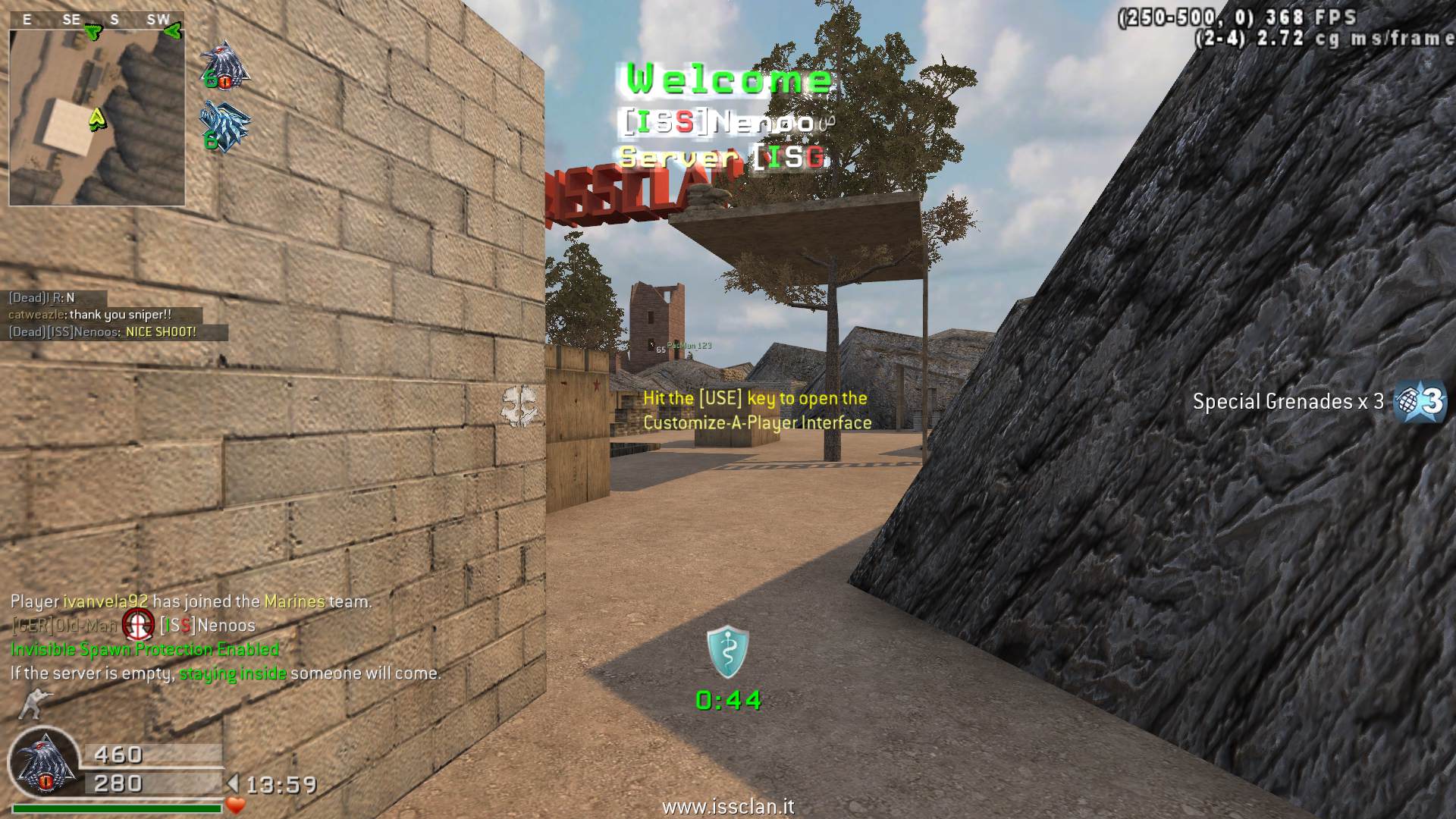
Task: Click the Special Grenades icon
Action: pyautogui.click(x=1421, y=400)
